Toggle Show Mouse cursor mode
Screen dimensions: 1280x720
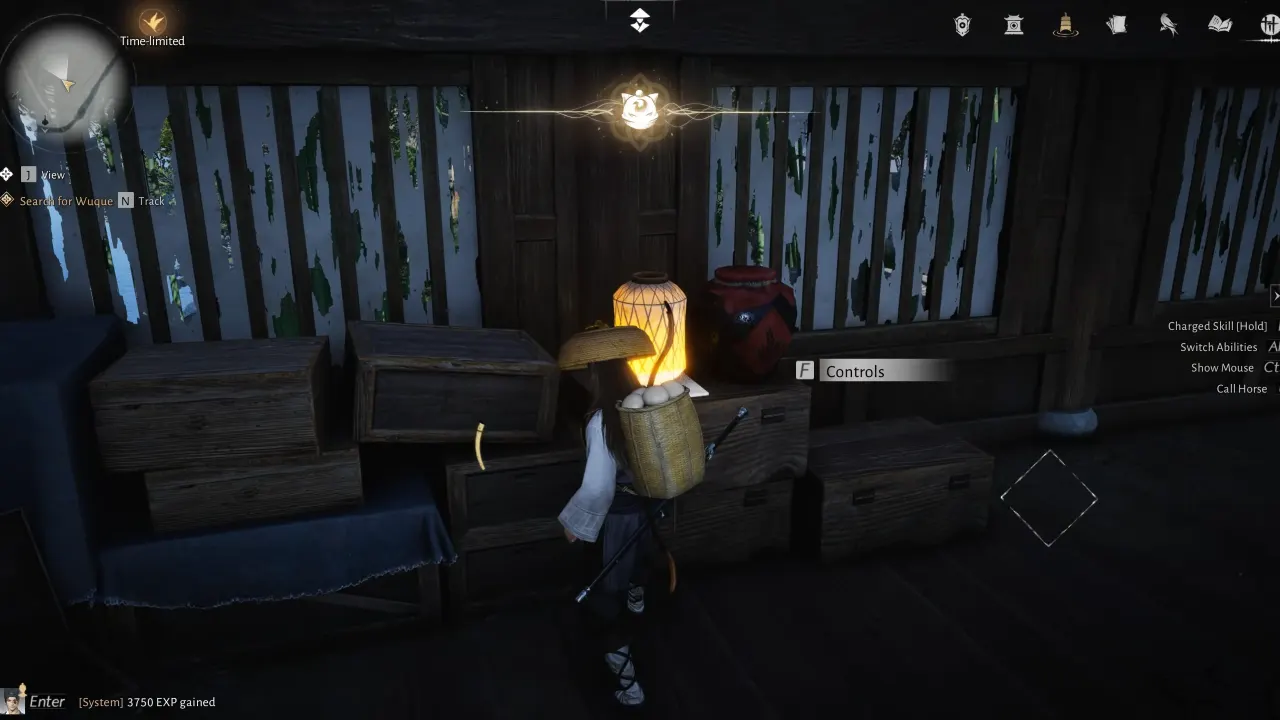[1222, 367]
